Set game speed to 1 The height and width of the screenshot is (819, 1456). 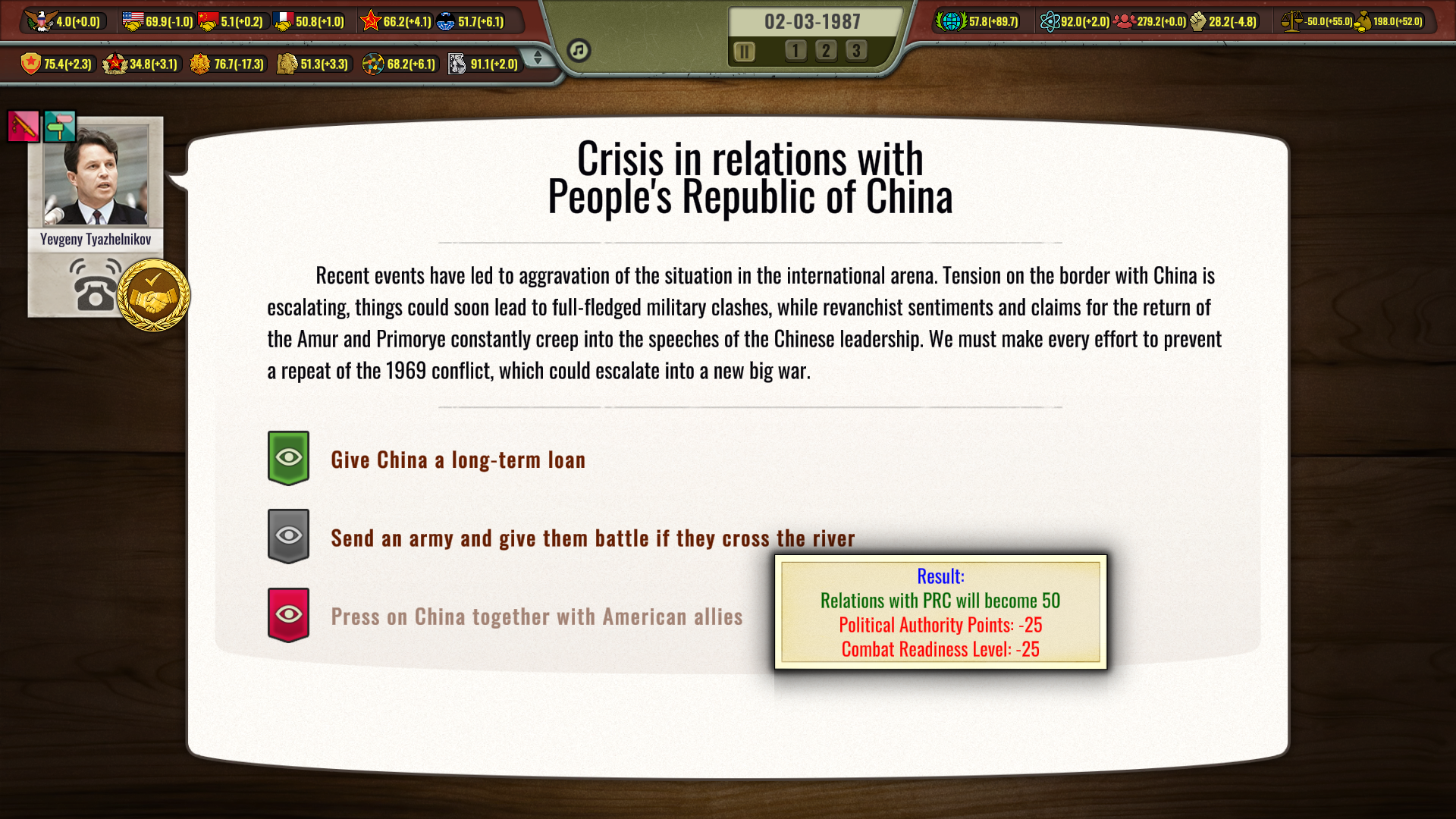click(795, 51)
